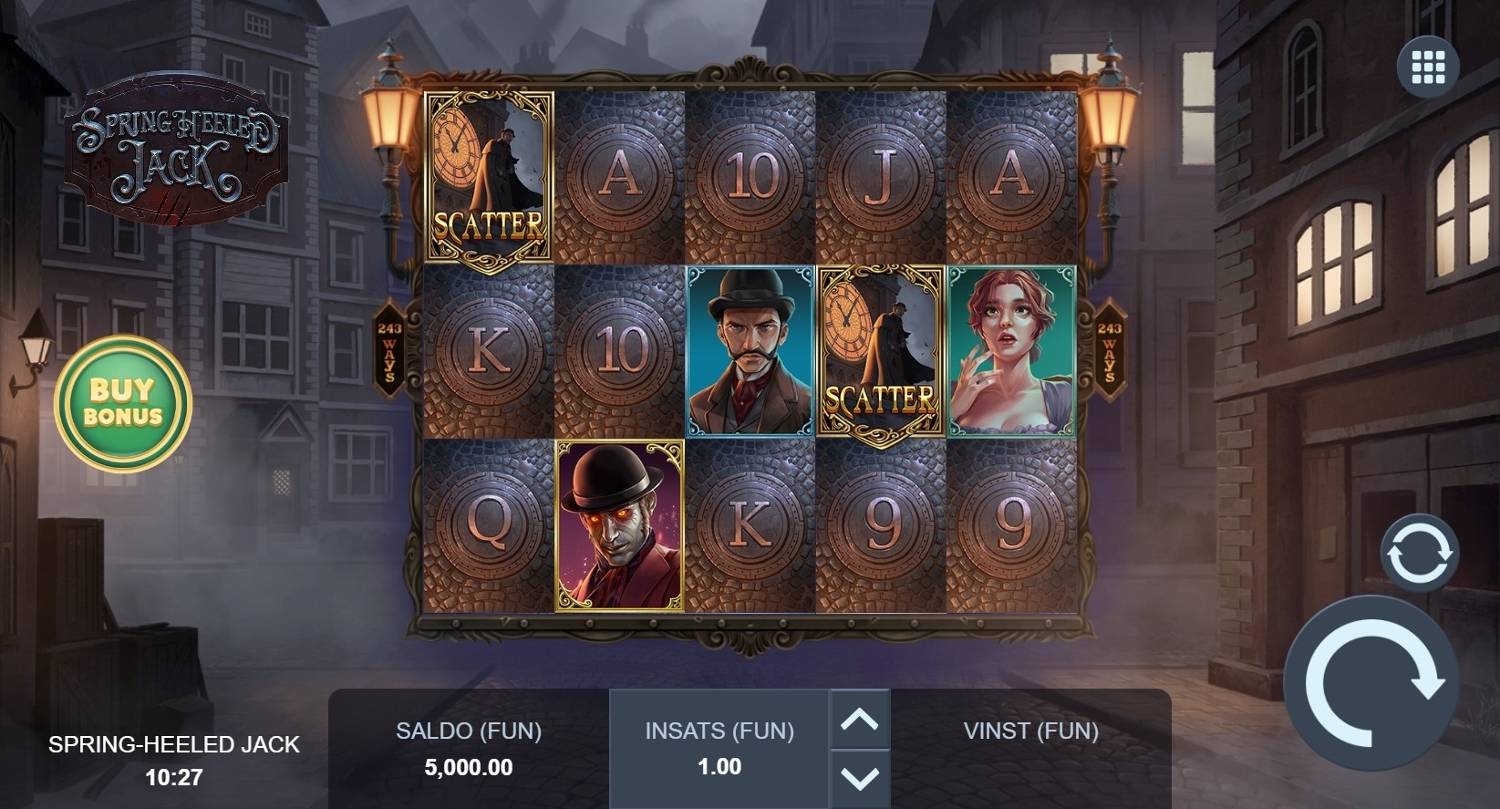The height and width of the screenshot is (809, 1500).
Task: Open the grid menu icon
Action: pos(1427,67)
